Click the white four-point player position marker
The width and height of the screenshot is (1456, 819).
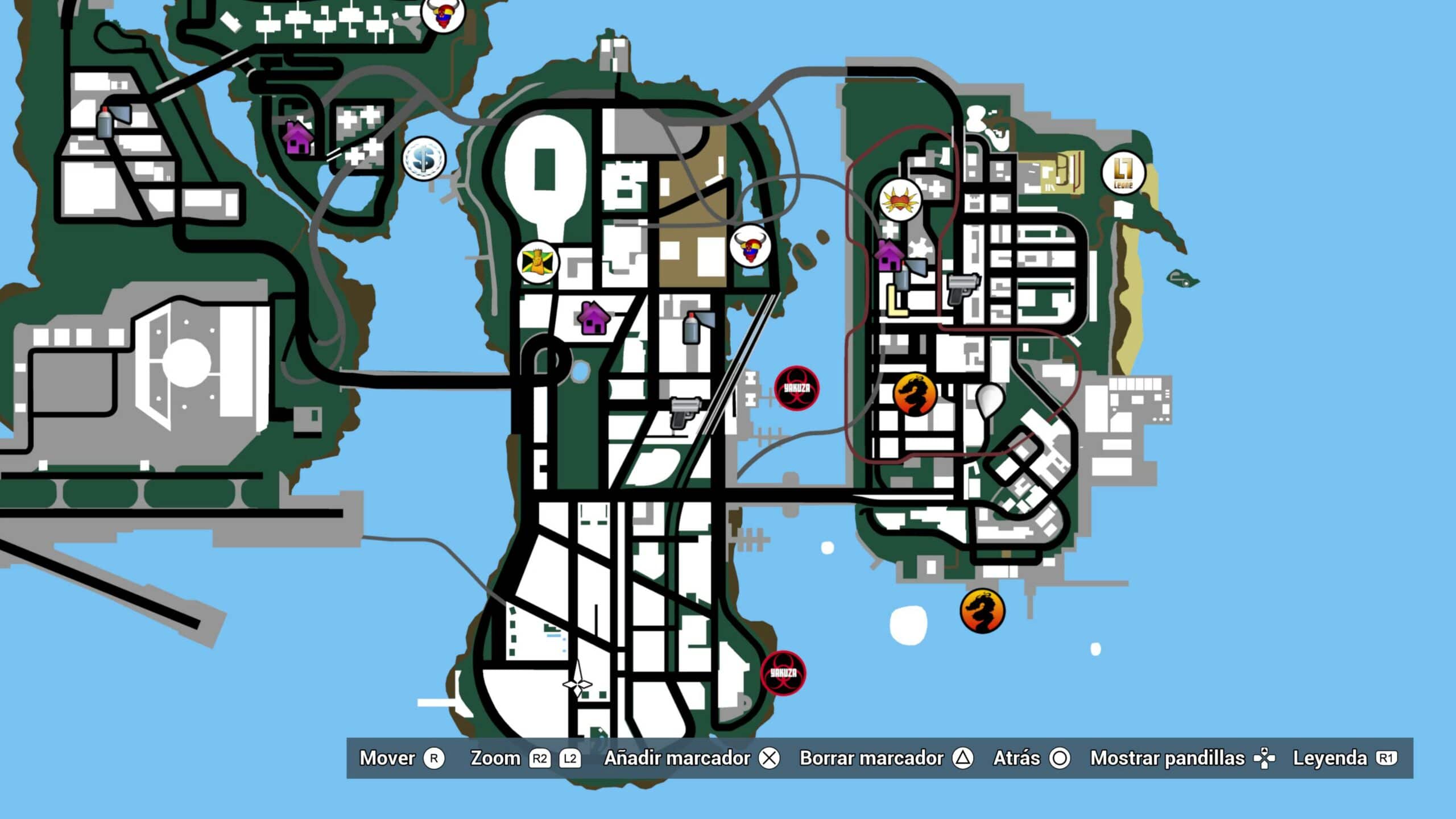577,683
